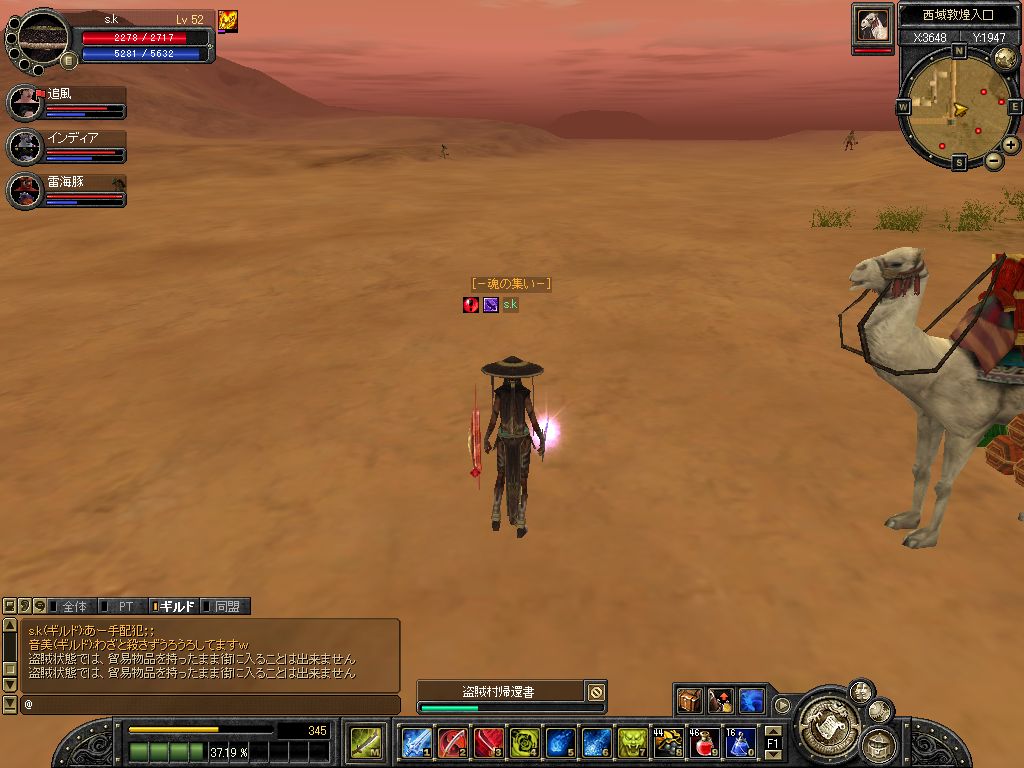Open the world map globe button
Image resolution: width=1024 pixels, height=768 pixels.
click(1007, 58)
